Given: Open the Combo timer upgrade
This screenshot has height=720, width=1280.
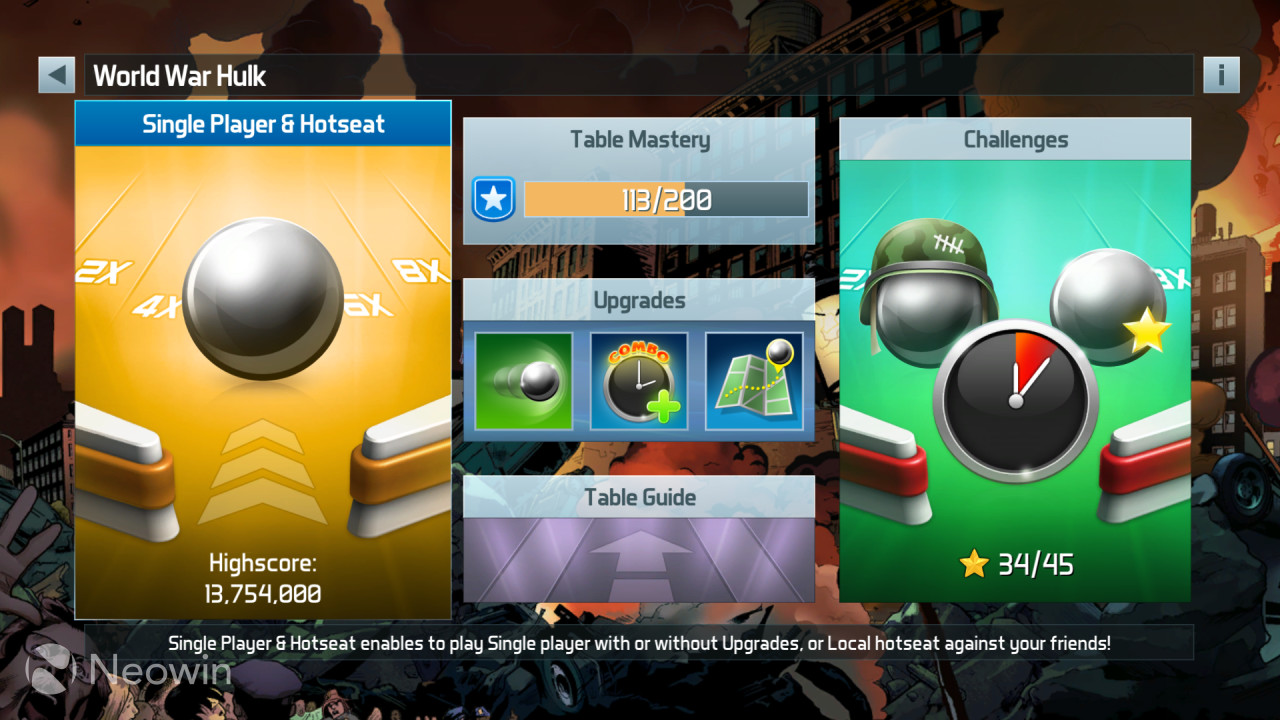Looking at the screenshot, I should click(x=639, y=381).
